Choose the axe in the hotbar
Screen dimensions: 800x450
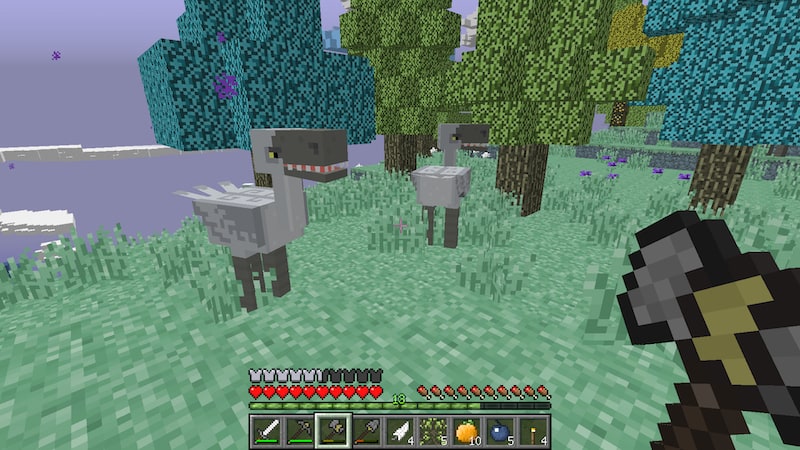tap(333, 431)
